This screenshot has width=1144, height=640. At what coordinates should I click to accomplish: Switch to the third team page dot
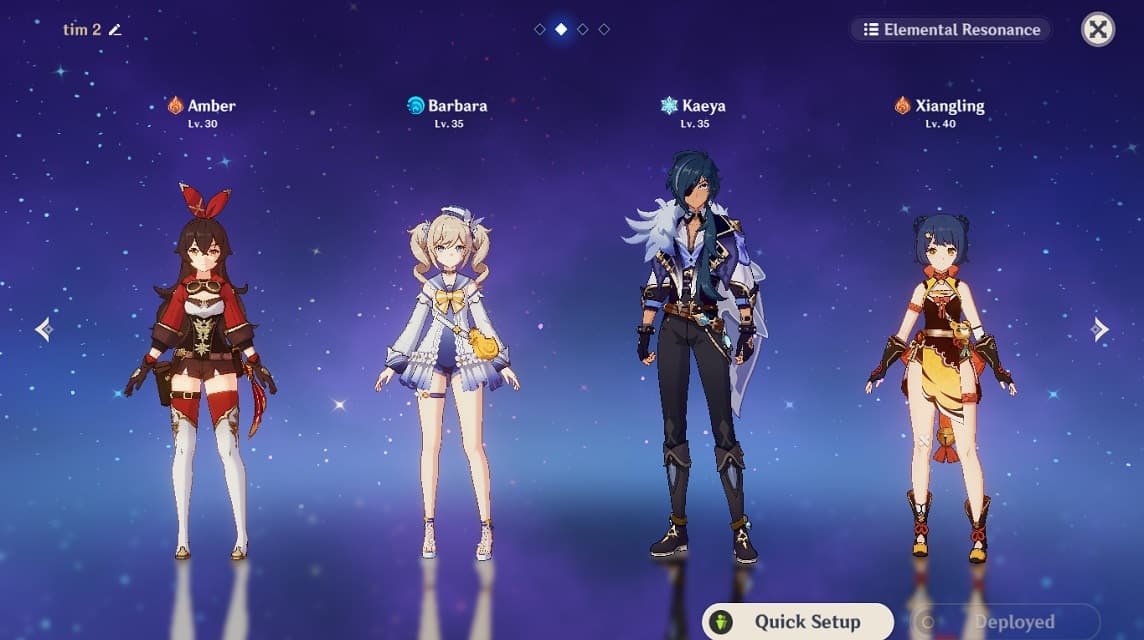click(x=583, y=30)
